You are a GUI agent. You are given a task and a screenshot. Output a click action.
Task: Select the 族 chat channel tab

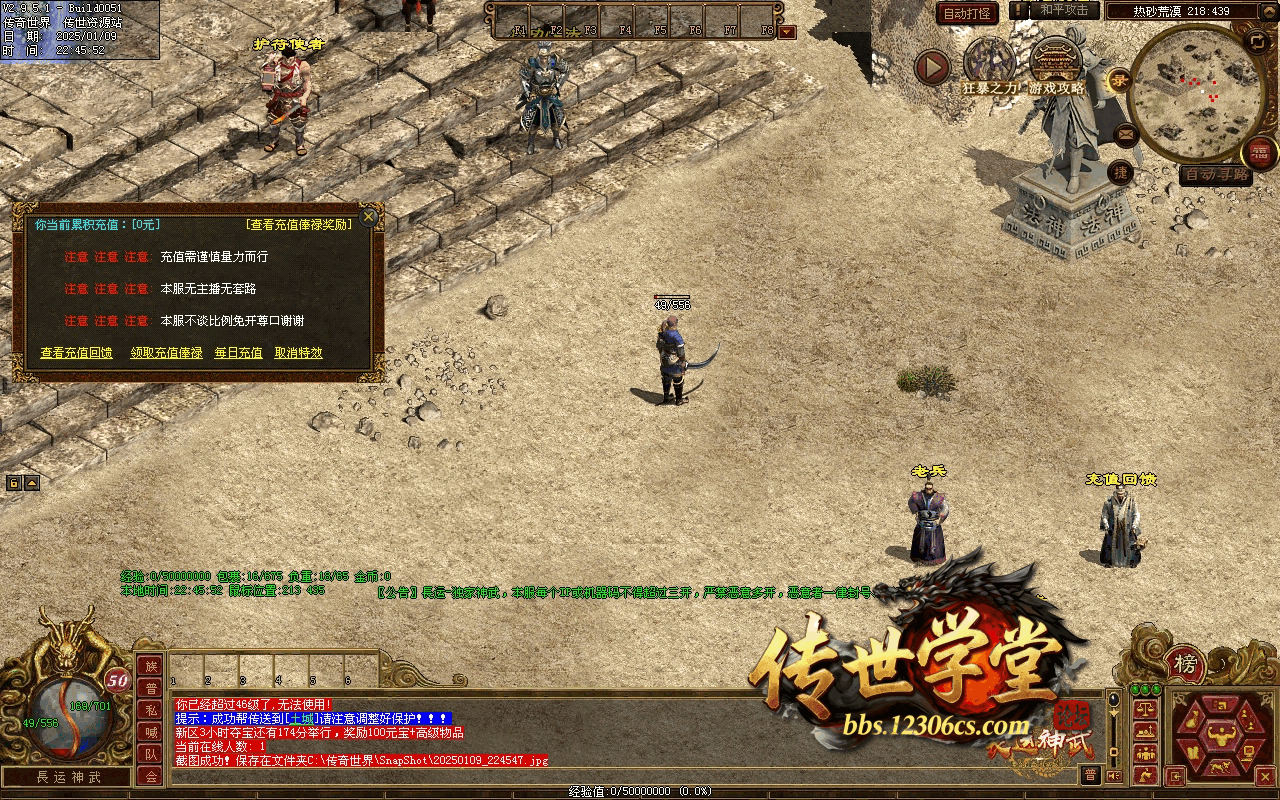150,666
